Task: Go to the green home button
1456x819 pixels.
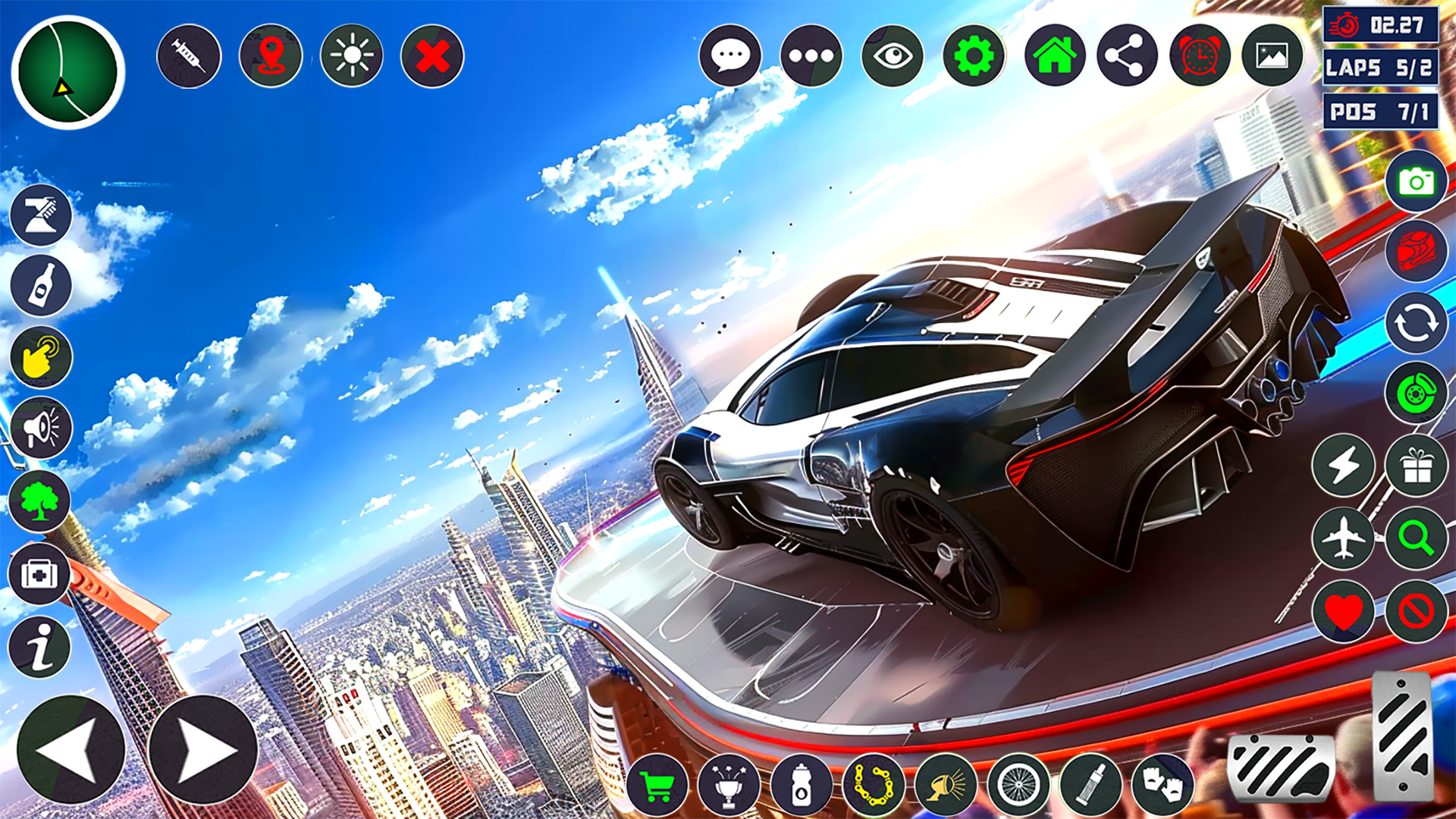Action: (1055, 56)
